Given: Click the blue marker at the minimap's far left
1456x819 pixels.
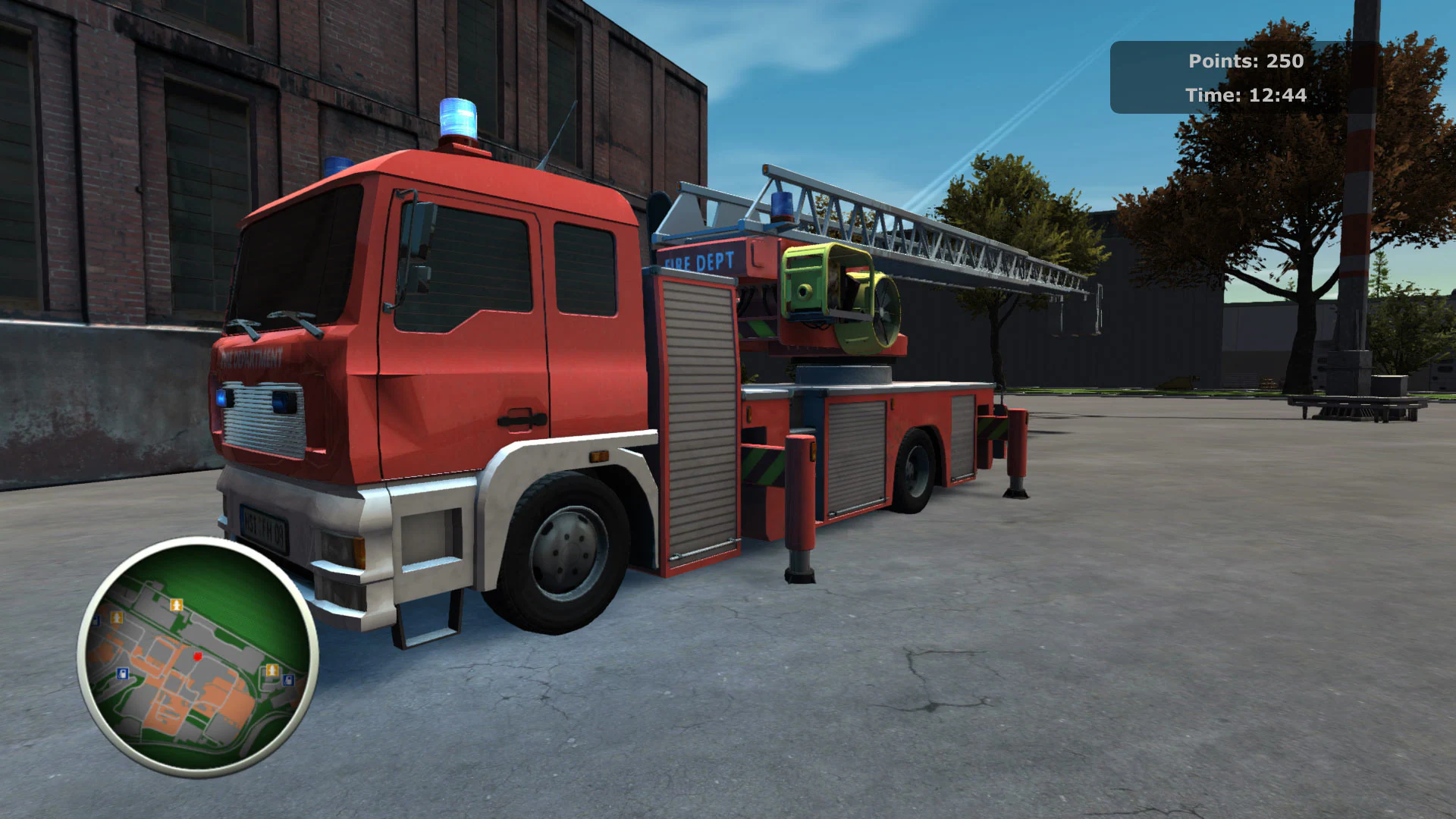Looking at the screenshot, I should tap(96, 620).
